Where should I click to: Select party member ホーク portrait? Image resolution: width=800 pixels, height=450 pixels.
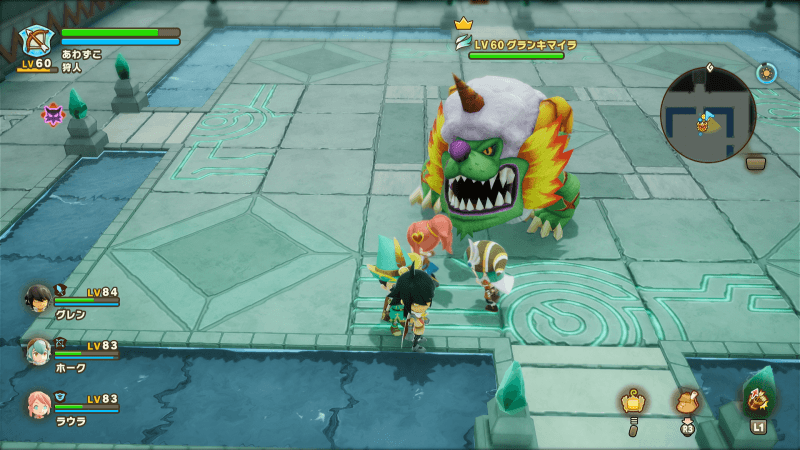tap(40, 350)
